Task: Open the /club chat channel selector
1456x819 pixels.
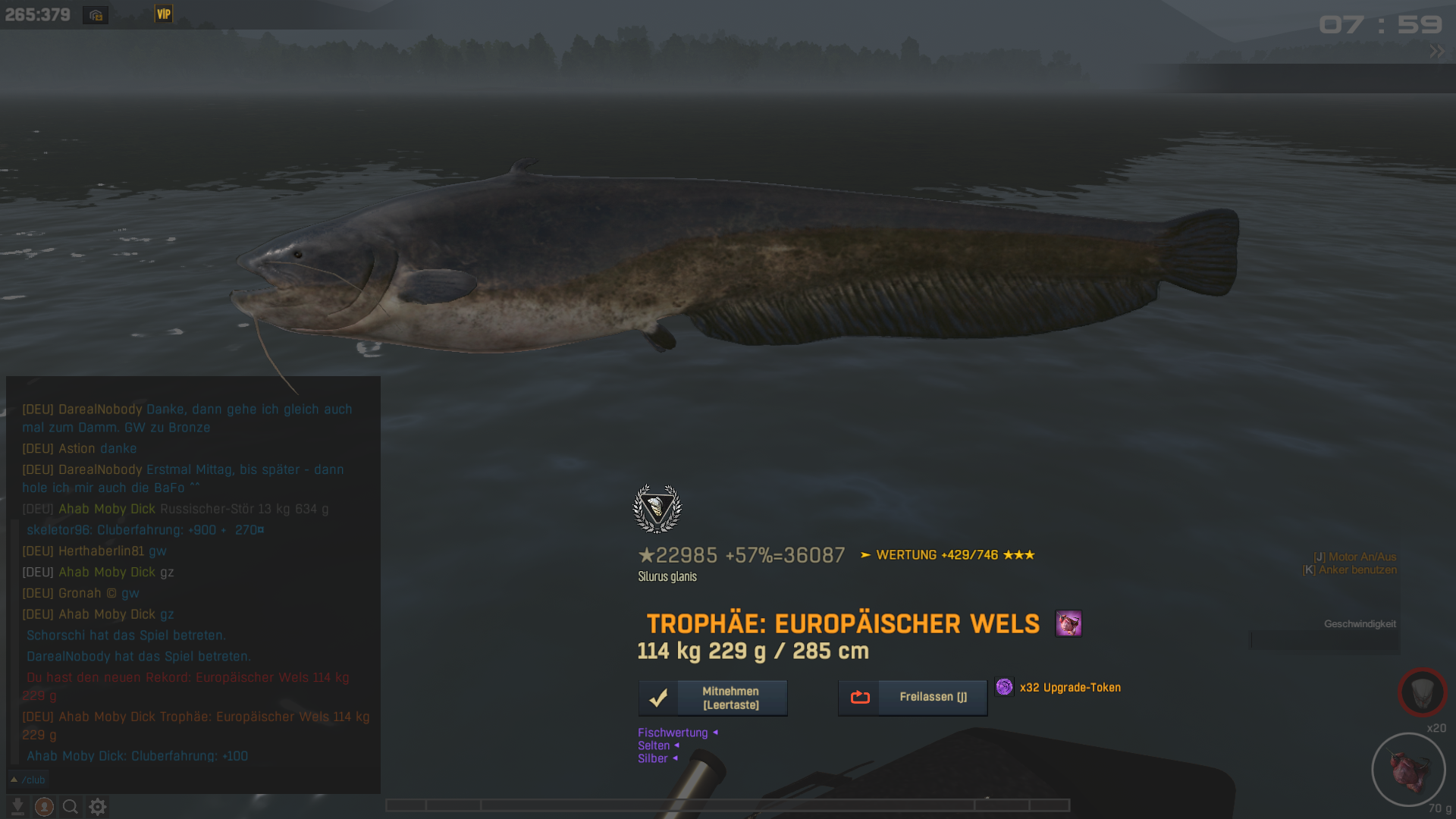Action: point(27,780)
